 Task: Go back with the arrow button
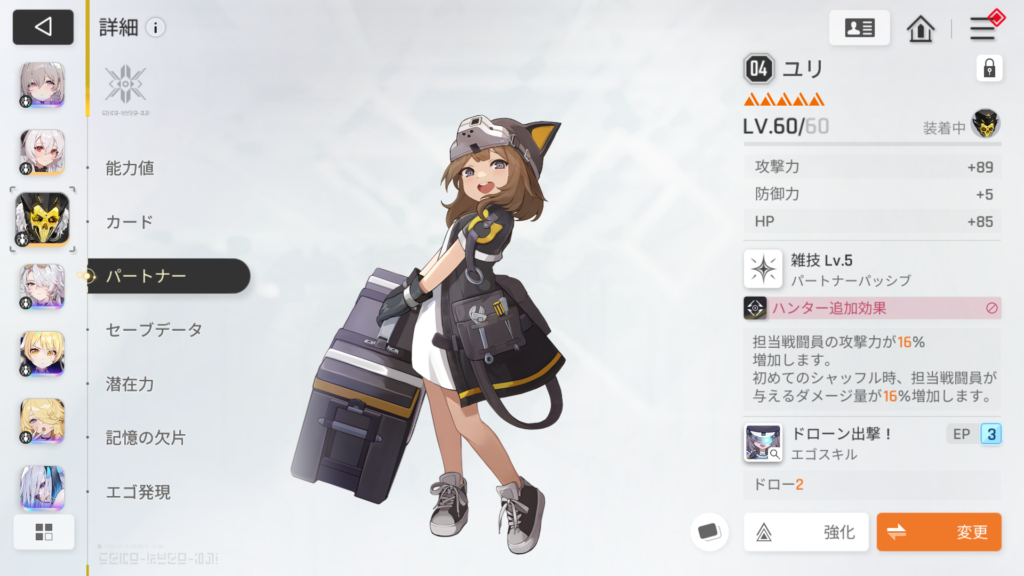point(43,27)
